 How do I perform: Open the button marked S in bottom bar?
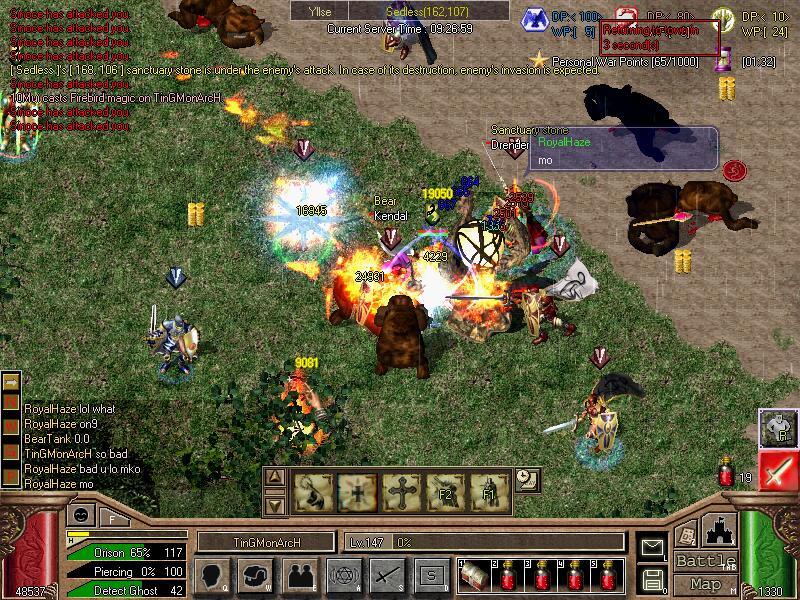[x=430, y=575]
